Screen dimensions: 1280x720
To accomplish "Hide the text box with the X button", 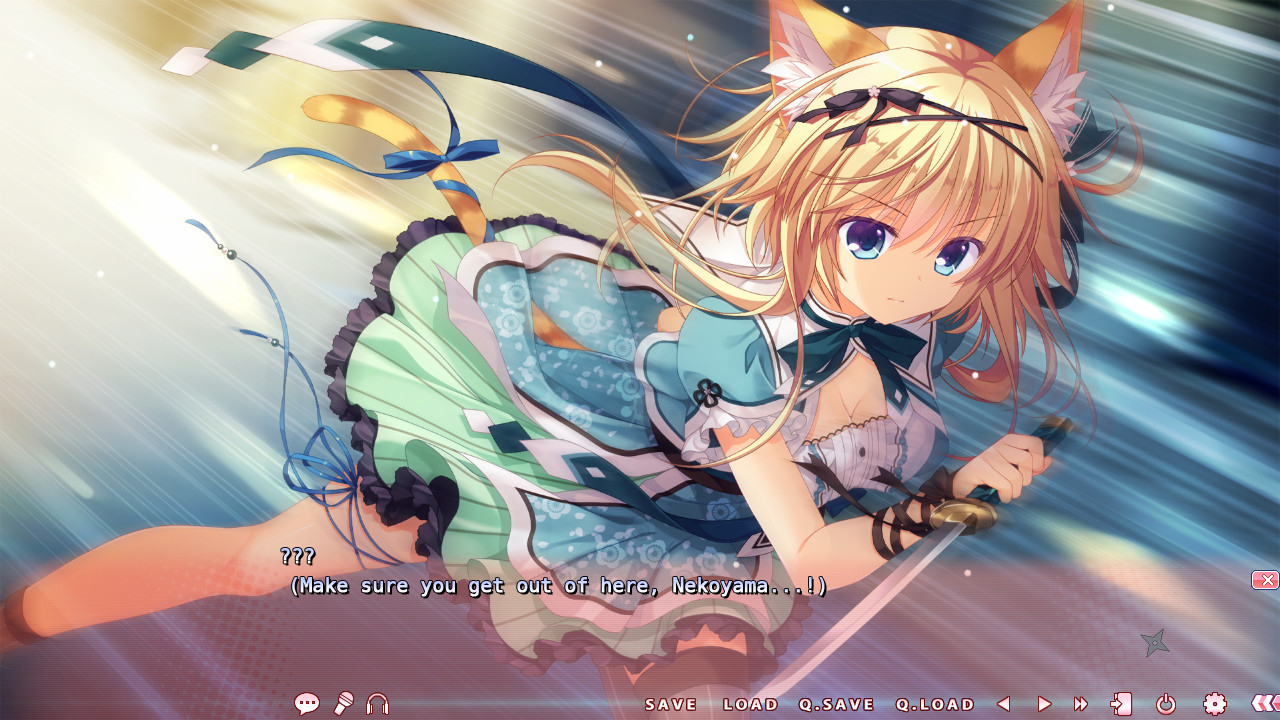I will click(1265, 580).
